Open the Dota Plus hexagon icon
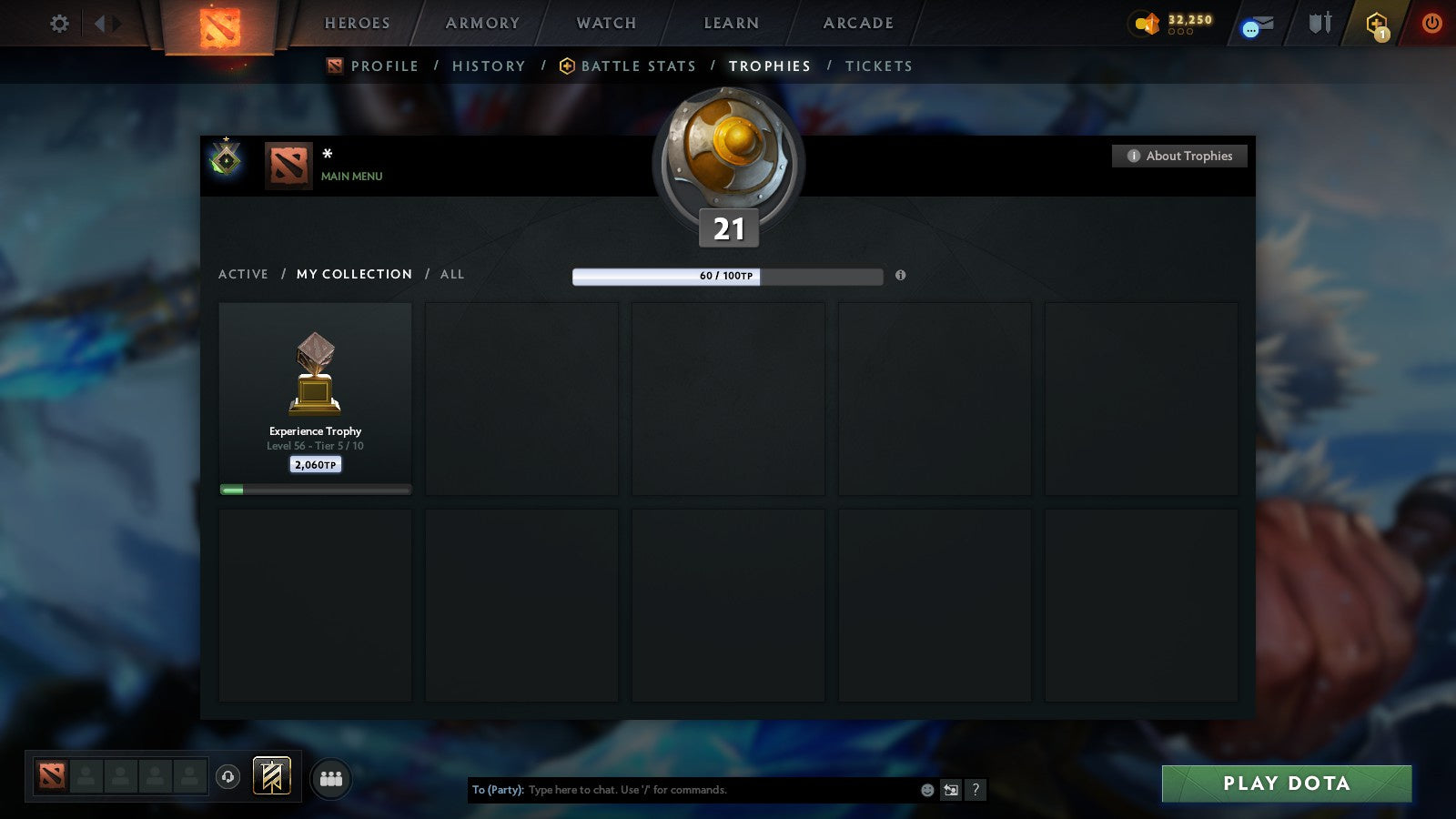Viewport: 1456px width, 819px height. (1377, 24)
